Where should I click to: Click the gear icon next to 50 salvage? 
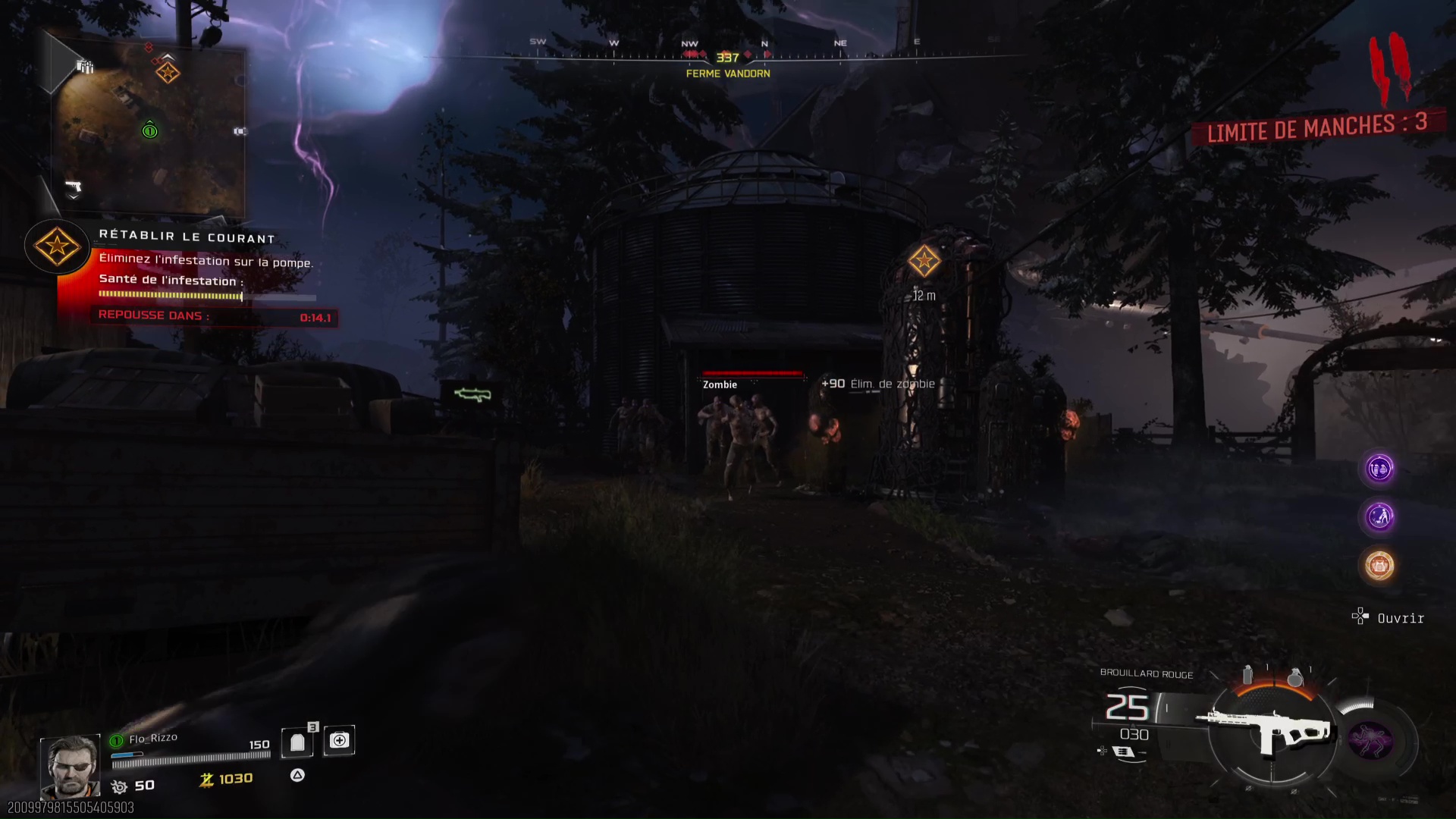(118, 786)
